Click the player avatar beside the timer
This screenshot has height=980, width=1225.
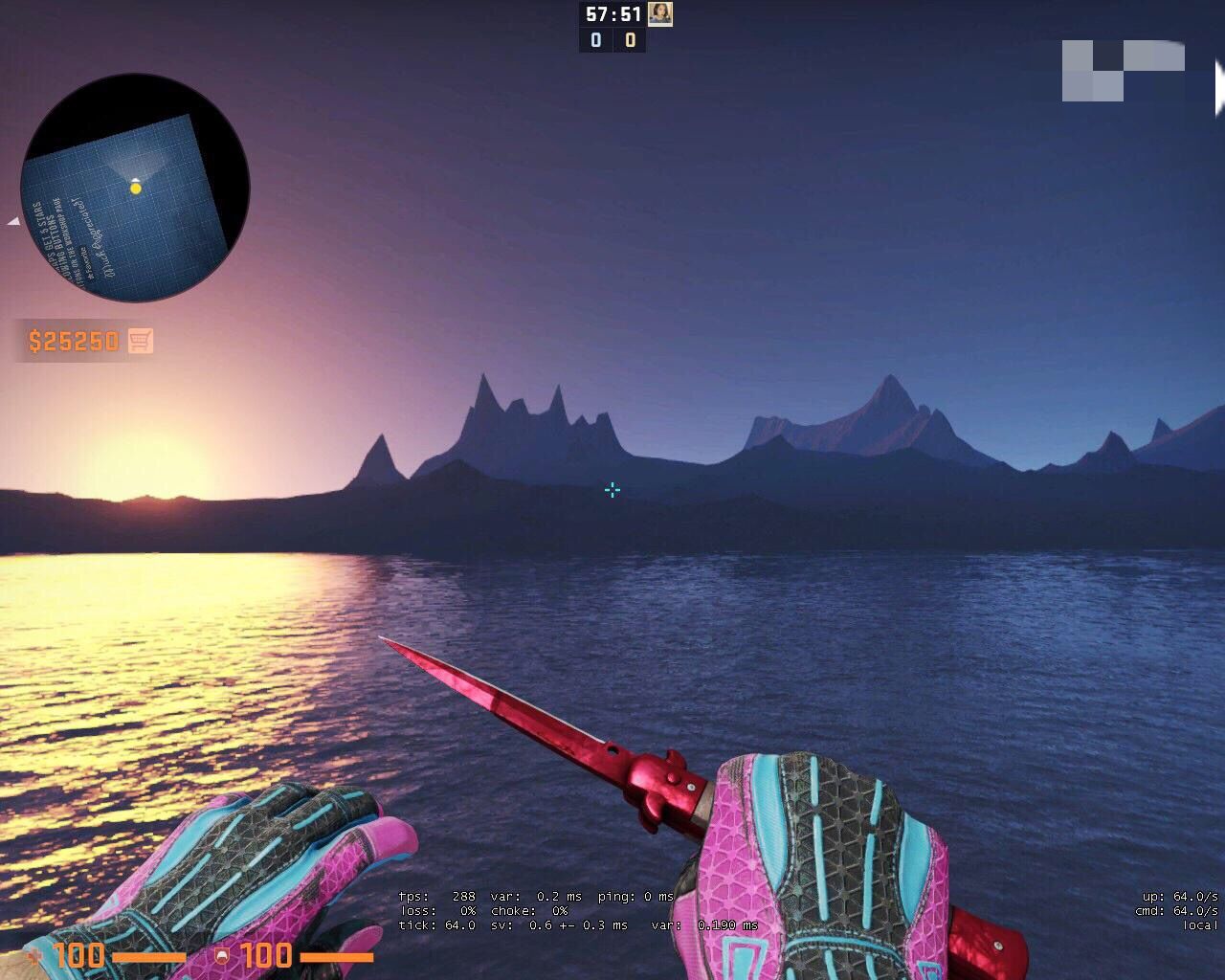point(660,15)
